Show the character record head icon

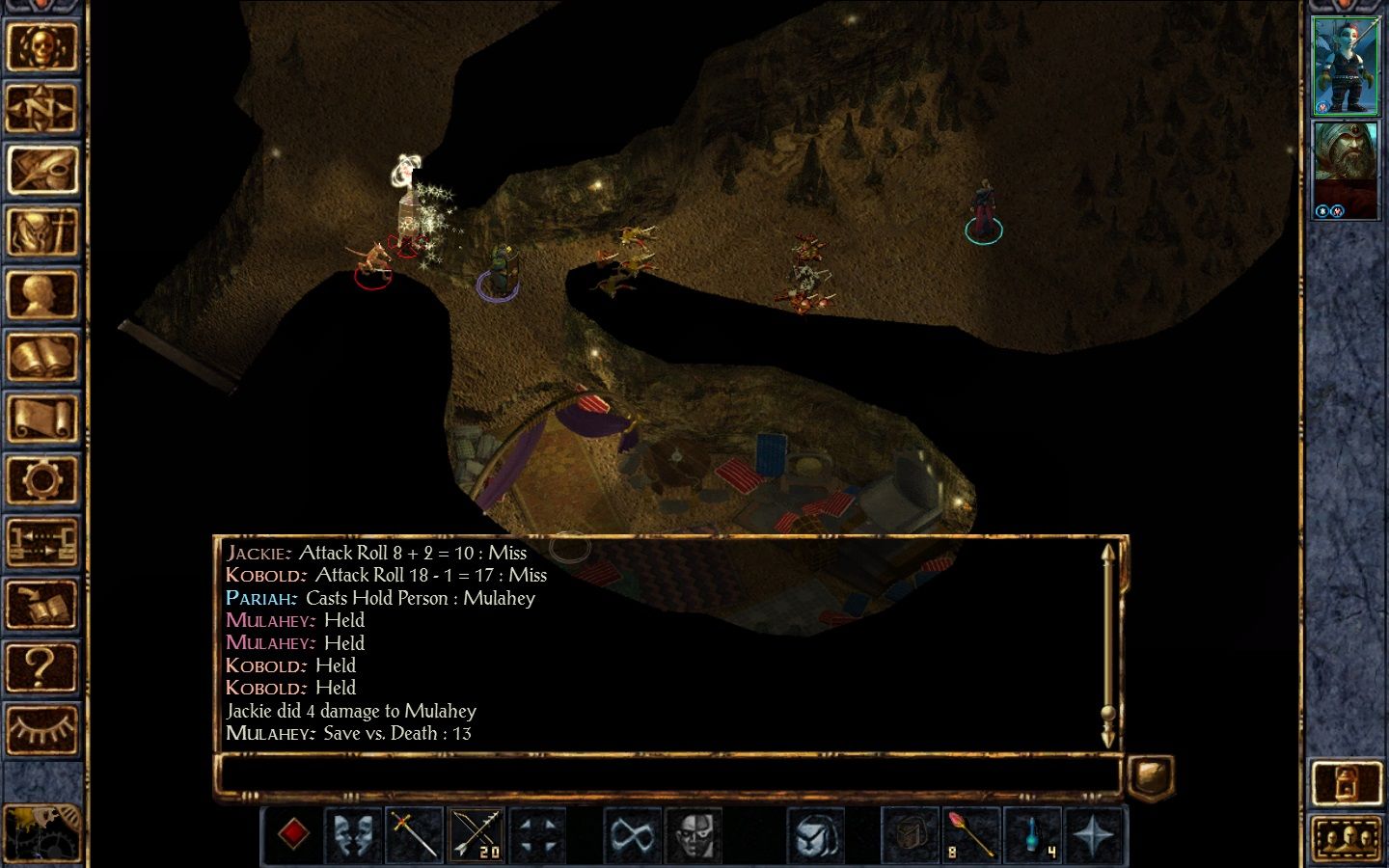pyautogui.click(x=41, y=295)
